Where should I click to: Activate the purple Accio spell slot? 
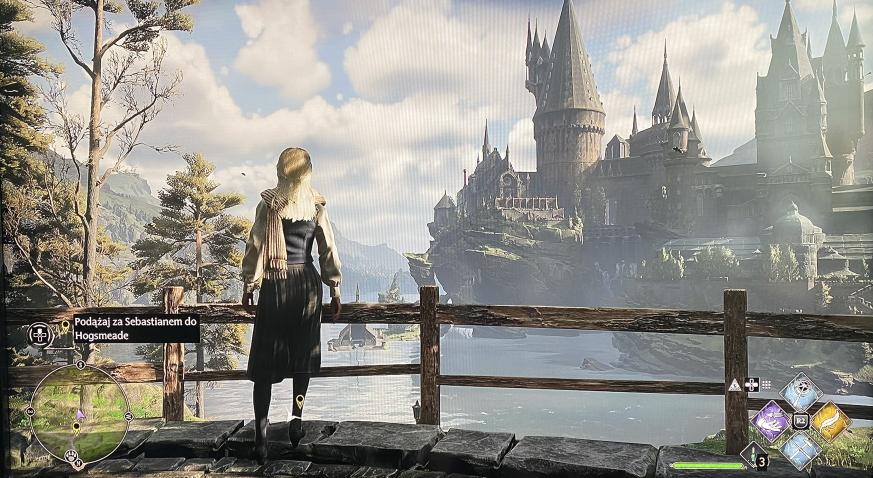(x=771, y=421)
